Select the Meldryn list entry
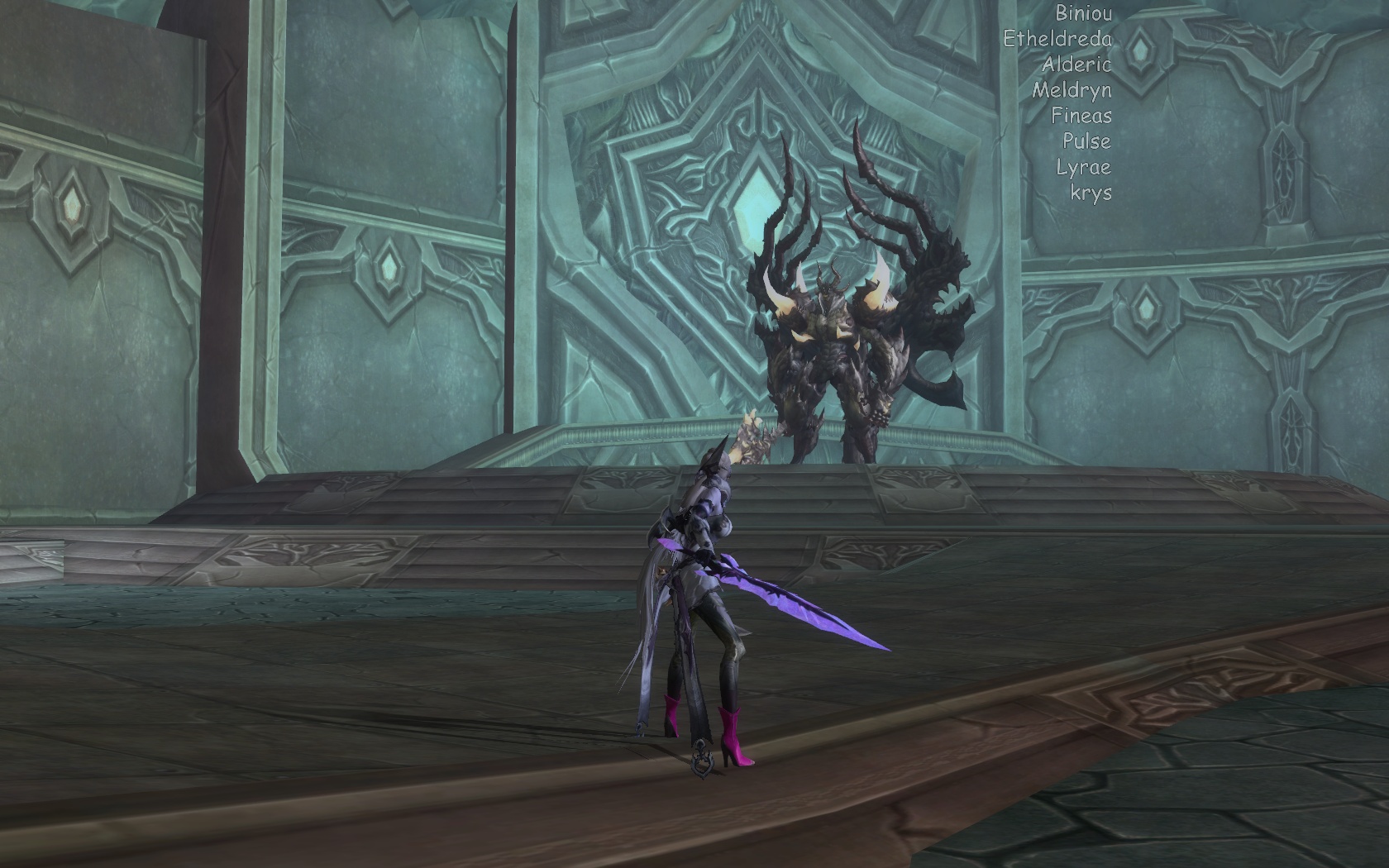Viewport: 1389px width, 868px height. click(1072, 90)
